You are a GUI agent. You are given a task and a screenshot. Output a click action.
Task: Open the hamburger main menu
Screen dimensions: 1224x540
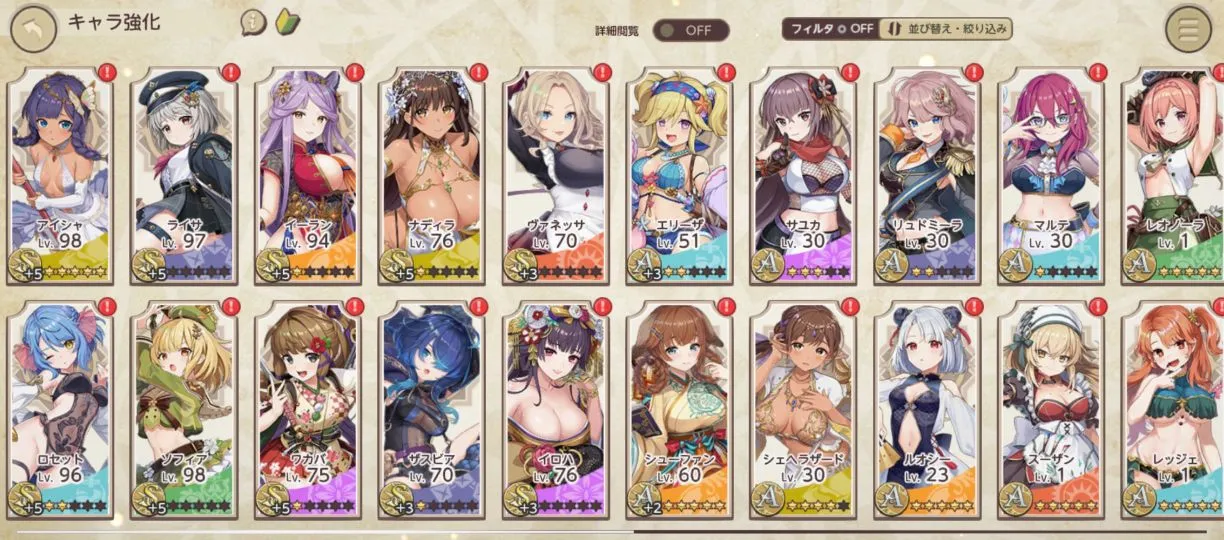tap(1188, 29)
